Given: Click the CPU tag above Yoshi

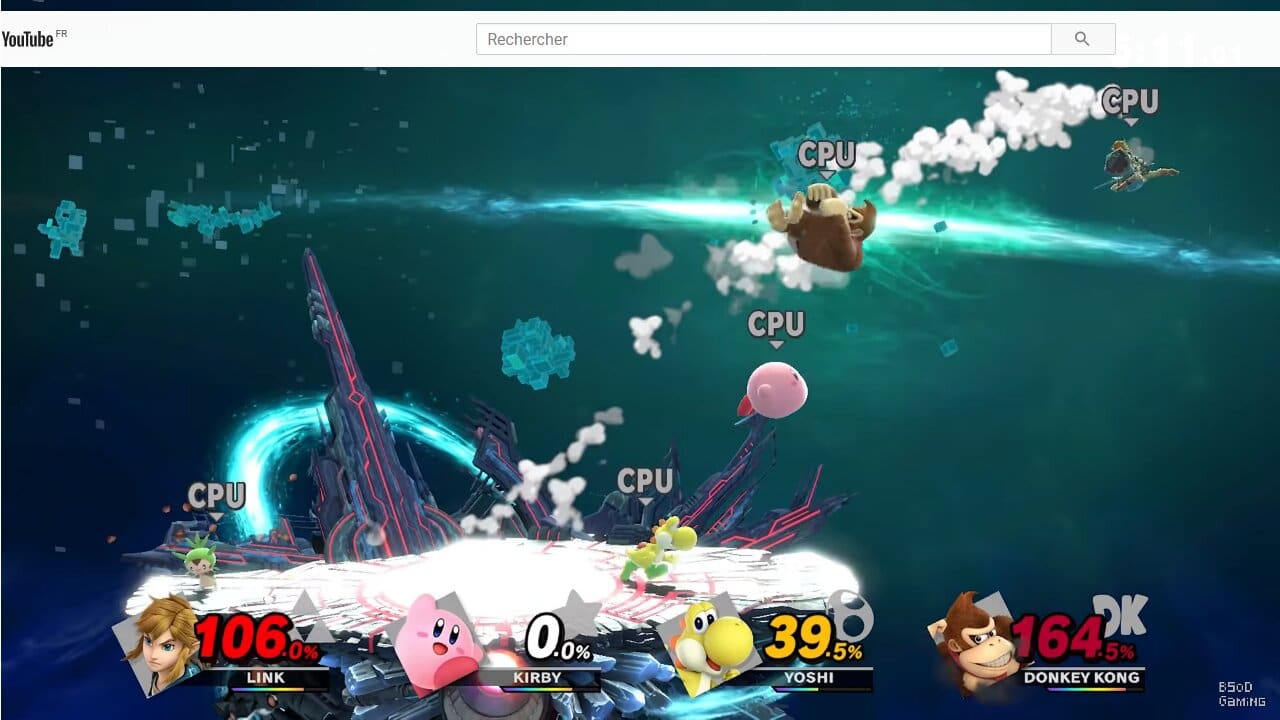Looking at the screenshot, I should coord(646,479).
